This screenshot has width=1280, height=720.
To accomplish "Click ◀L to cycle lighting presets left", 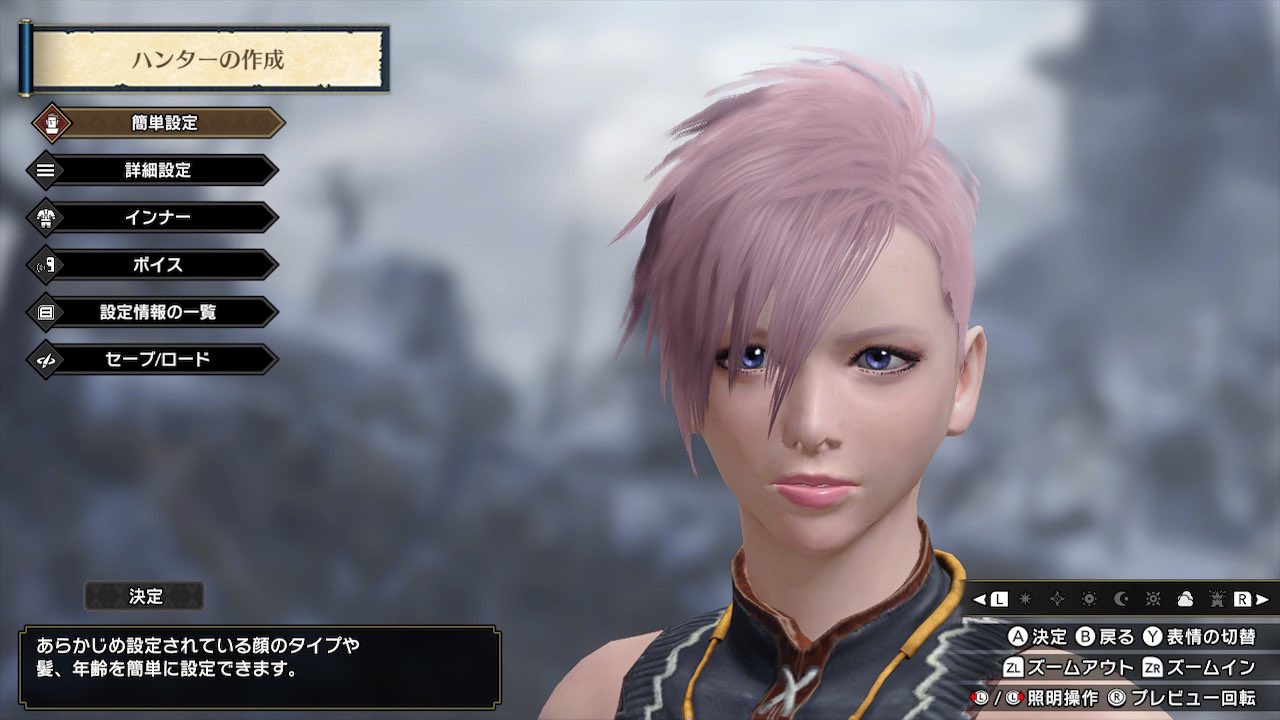I will pyautogui.click(x=988, y=600).
